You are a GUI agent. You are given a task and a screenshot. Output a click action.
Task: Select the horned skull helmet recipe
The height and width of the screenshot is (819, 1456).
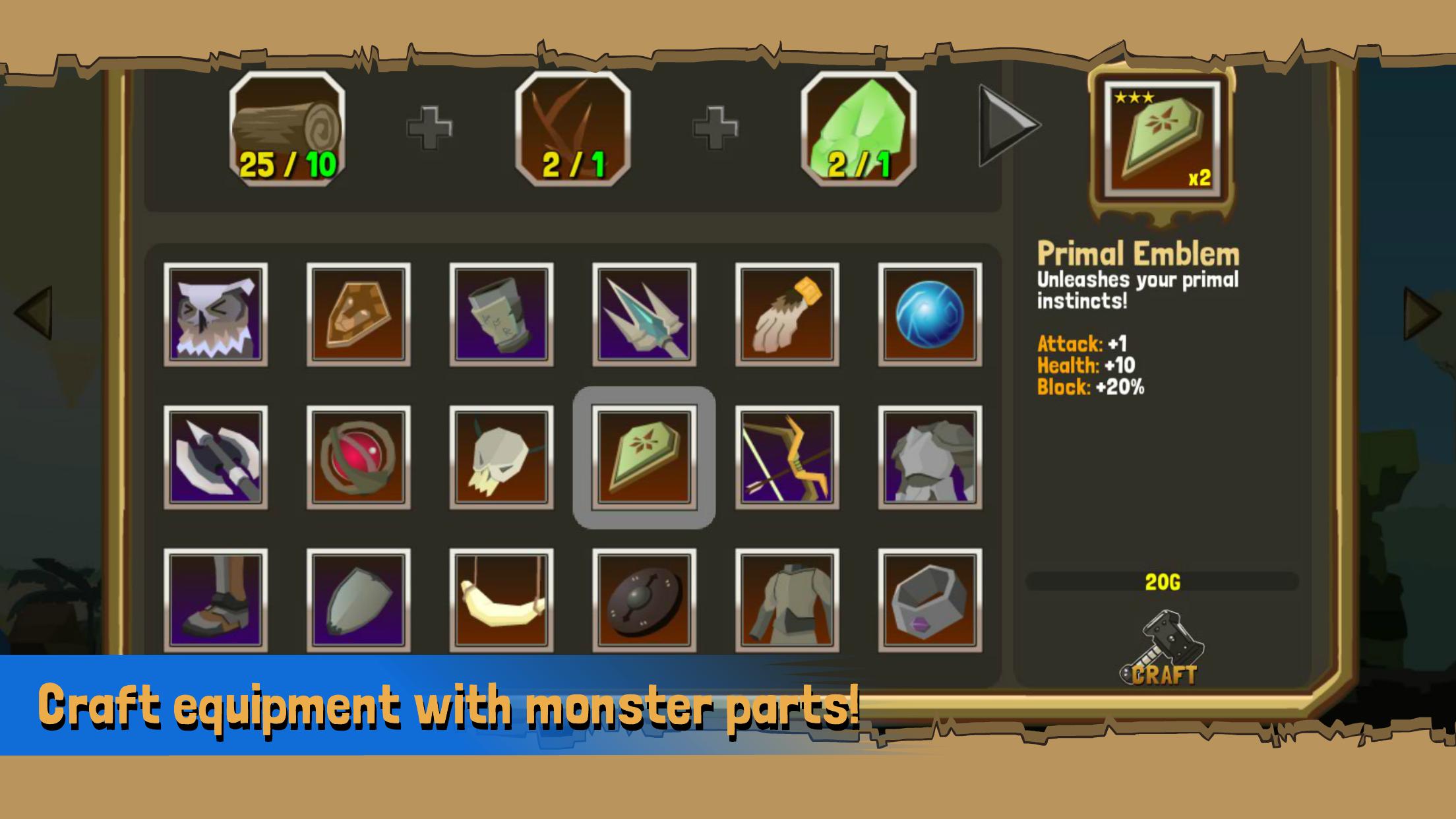(x=501, y=457)
